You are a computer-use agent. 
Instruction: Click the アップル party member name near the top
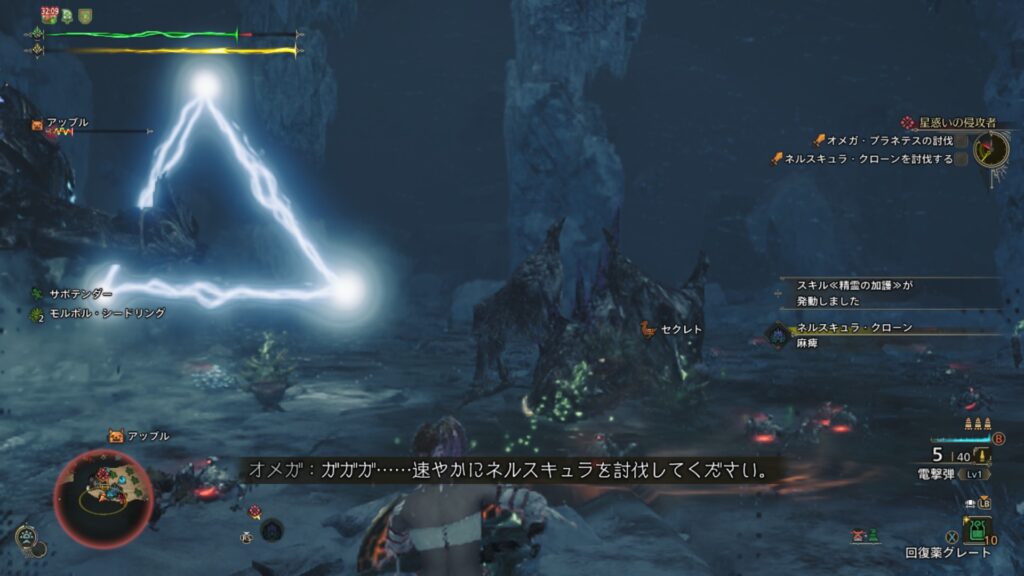[67, 122]
